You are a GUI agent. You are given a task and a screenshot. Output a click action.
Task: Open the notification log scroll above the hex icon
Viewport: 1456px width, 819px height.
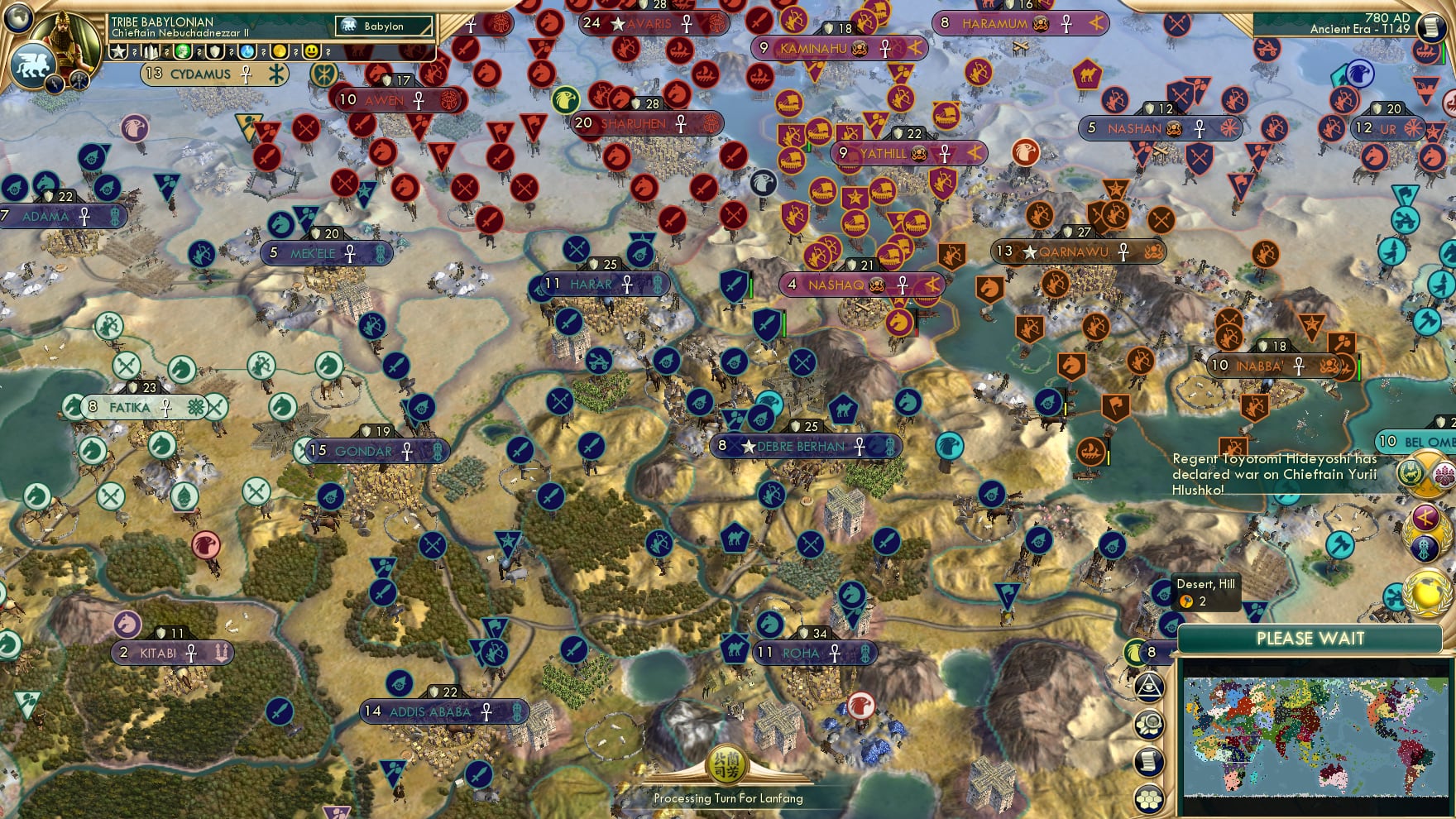[1147, 760]
